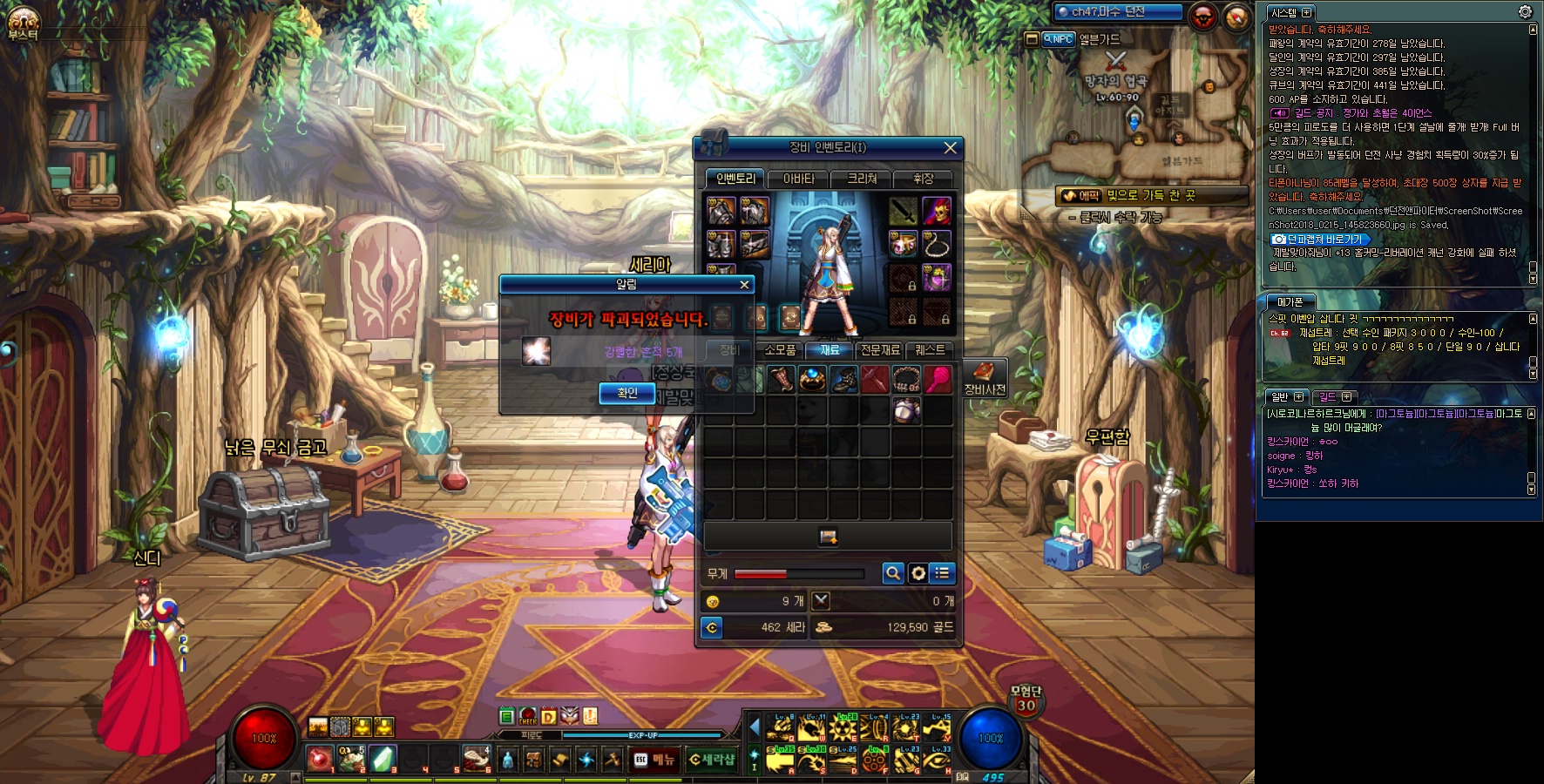This screenshot has height=784, width=1544.
Task: Switch to the 아바타 tab
Action: [x=798, y=179]
